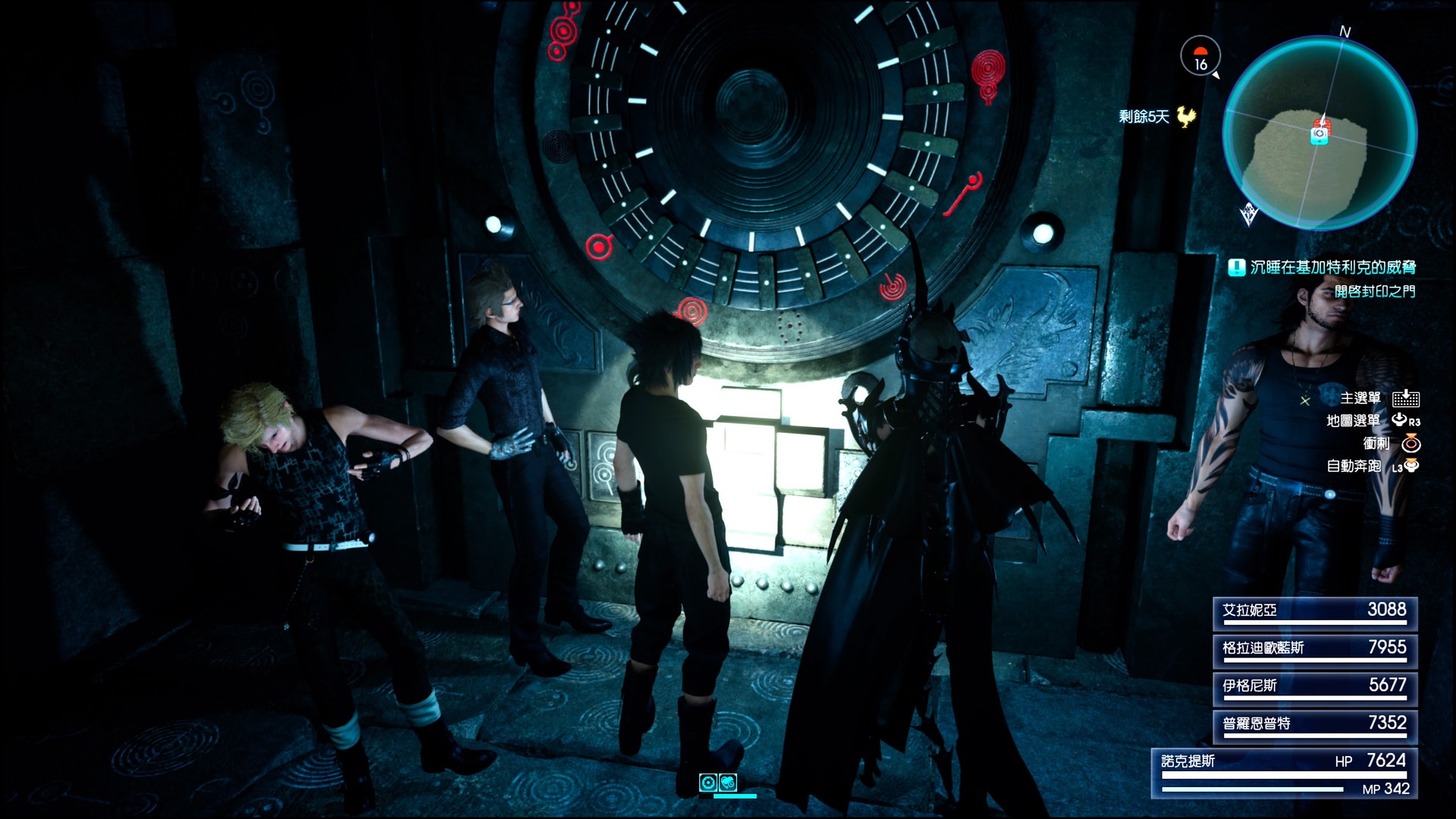Select party member 伊格尼斯's status row
1456x819 pixels.
[1315, 688]
